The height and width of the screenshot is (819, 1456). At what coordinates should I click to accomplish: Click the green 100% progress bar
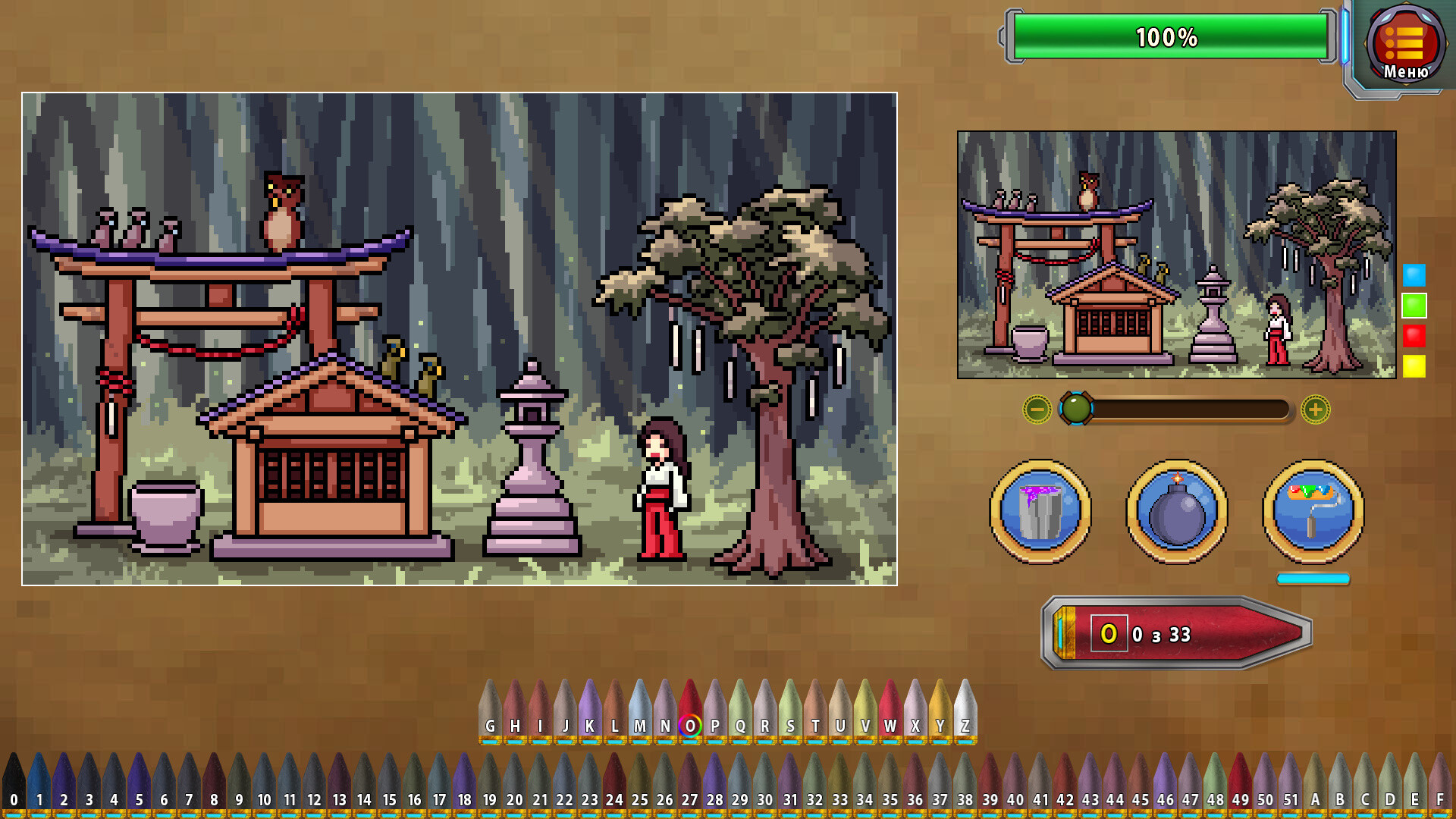(x=1168, y=34)
